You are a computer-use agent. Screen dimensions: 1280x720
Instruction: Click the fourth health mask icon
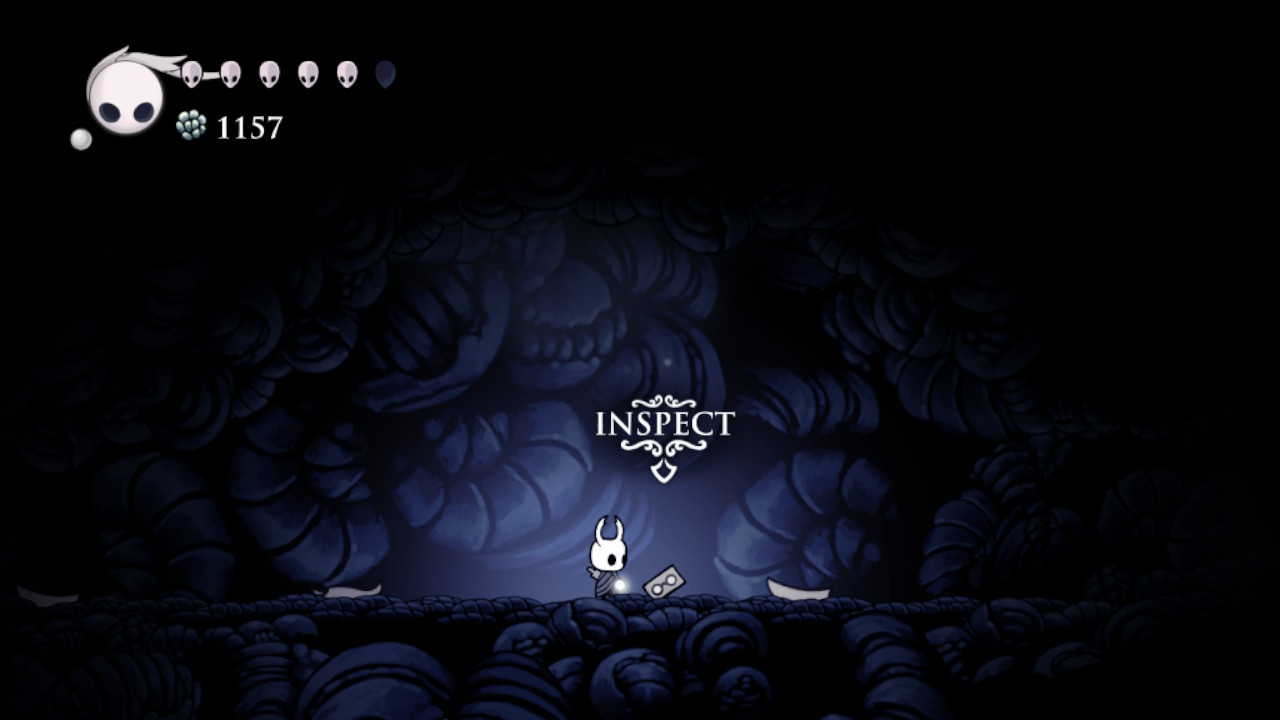[x=306, y=74]
